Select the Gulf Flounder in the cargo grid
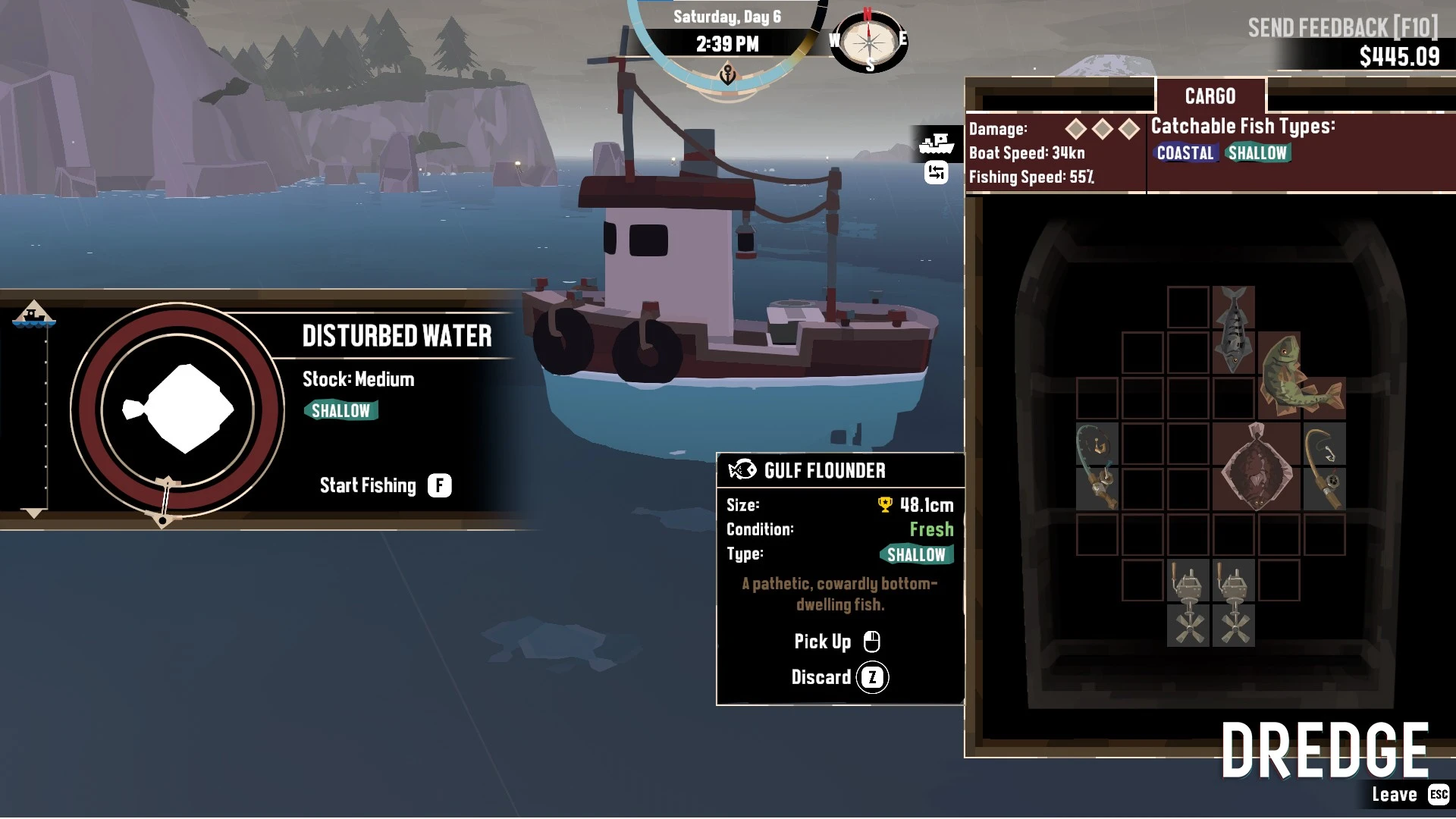 1257,466
